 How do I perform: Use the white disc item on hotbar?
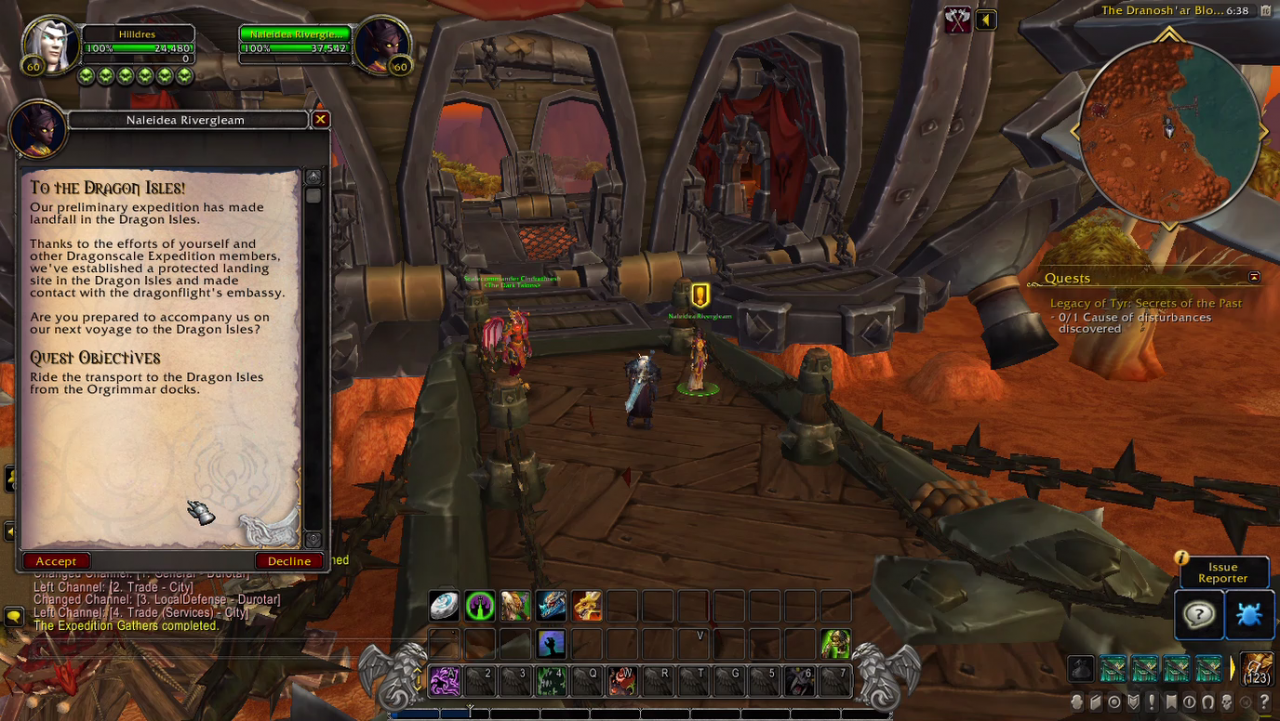click(x=444, y=606)
